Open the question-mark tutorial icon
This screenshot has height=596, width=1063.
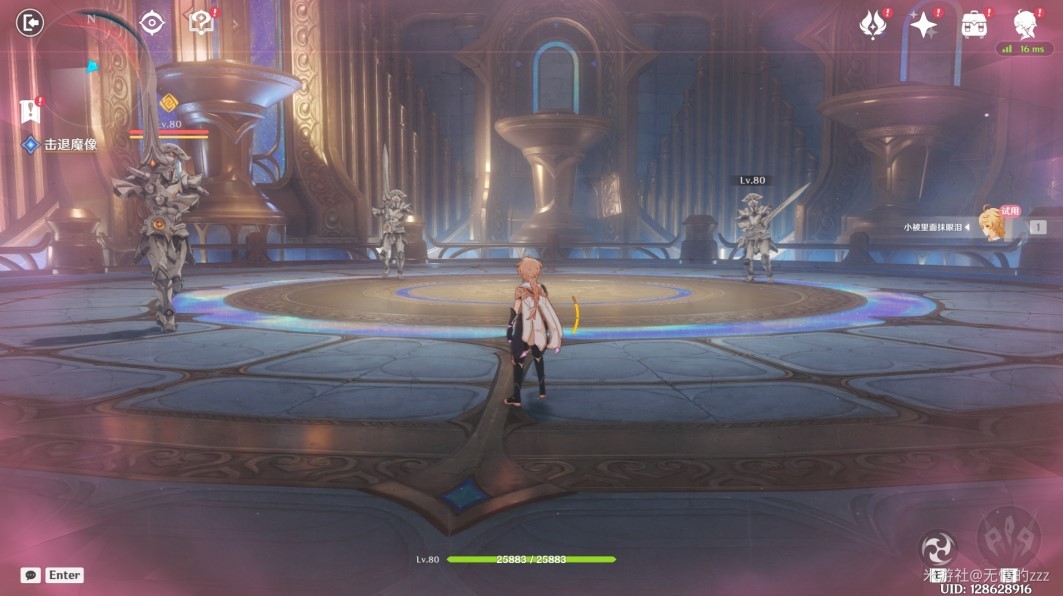click(202, 23)
